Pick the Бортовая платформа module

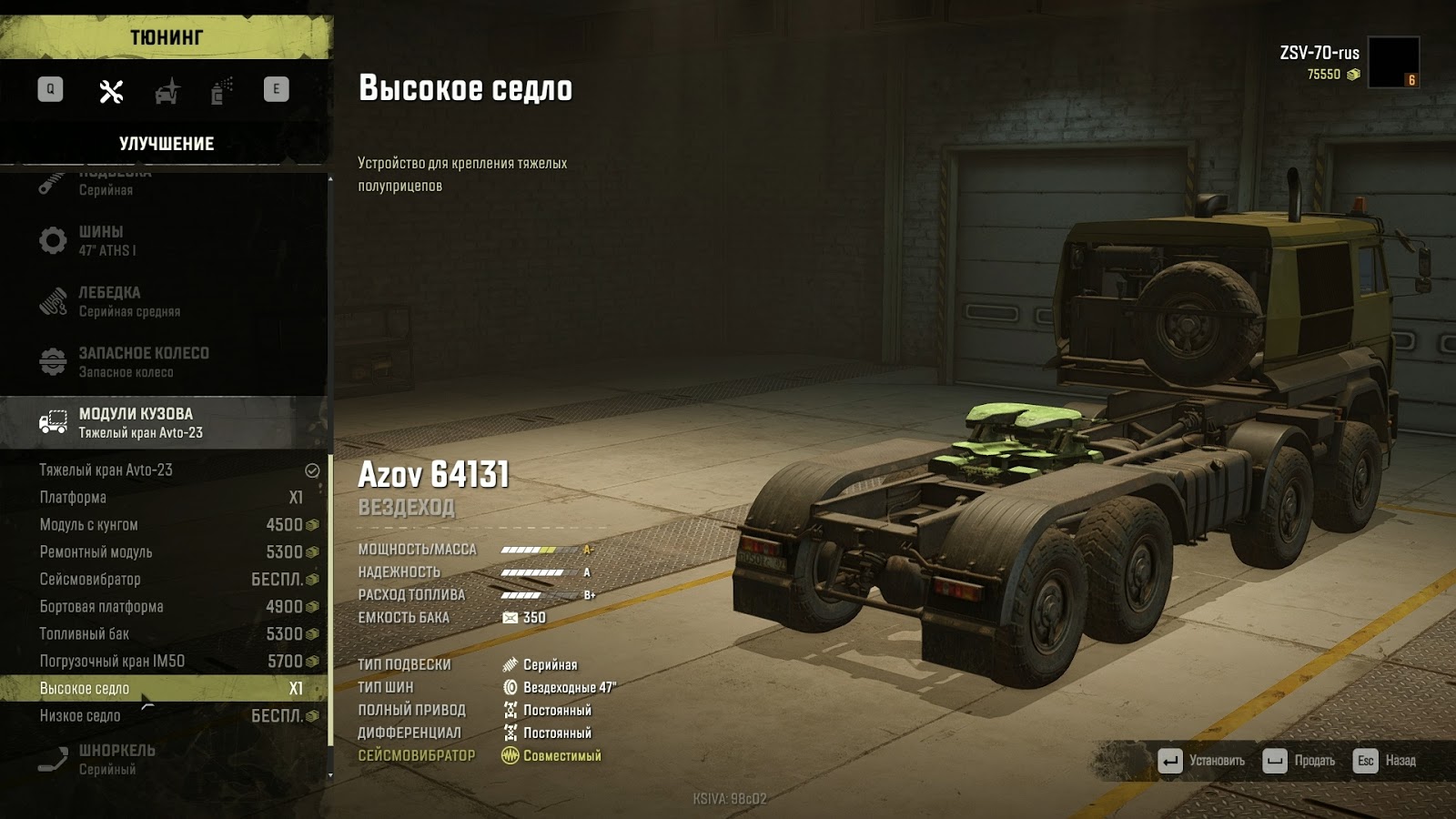coord(164,607)
